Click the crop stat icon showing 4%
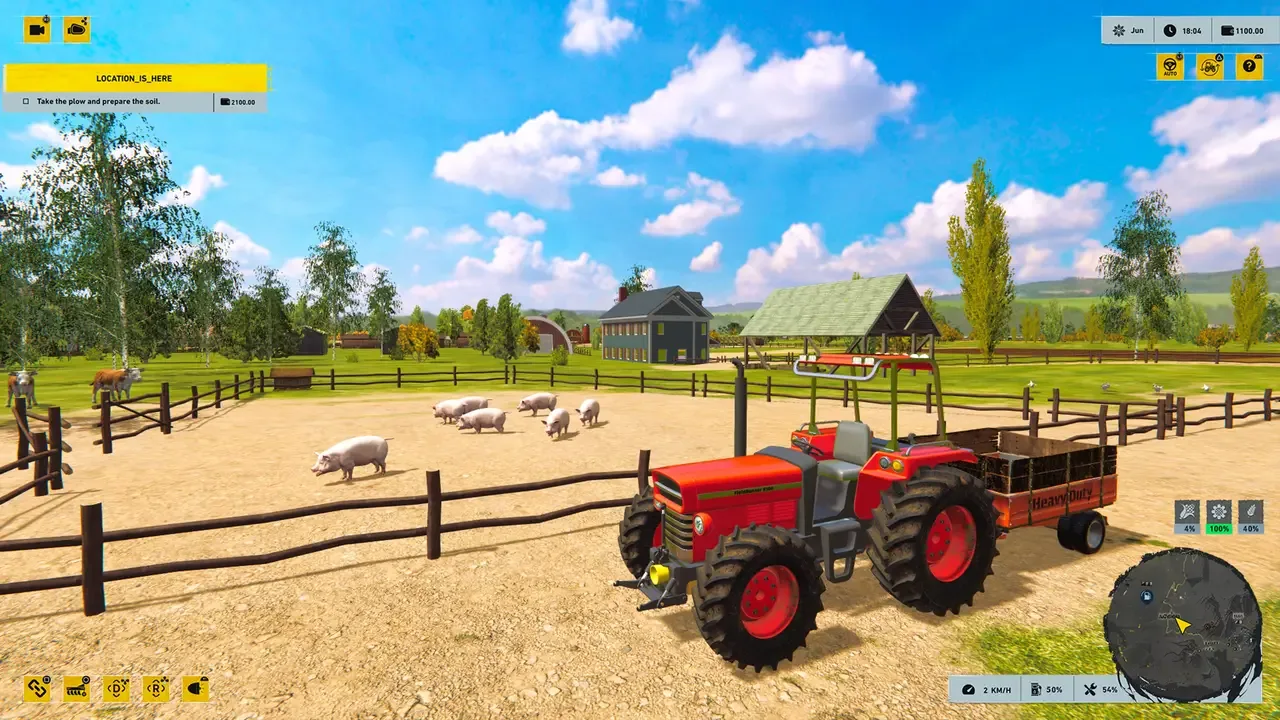The image size is (1280, 720). tap(1185, 518)
